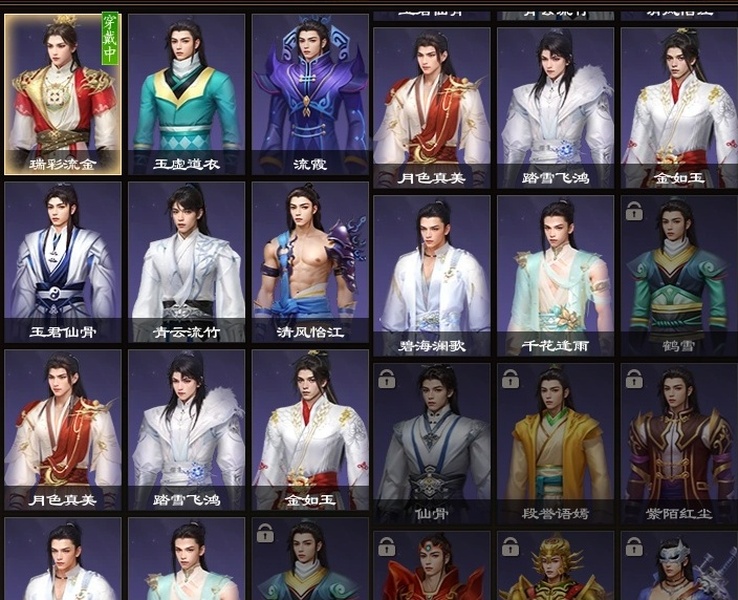Choose the locked masked swordsman costume
738x600 pixels.
point(679,567)
